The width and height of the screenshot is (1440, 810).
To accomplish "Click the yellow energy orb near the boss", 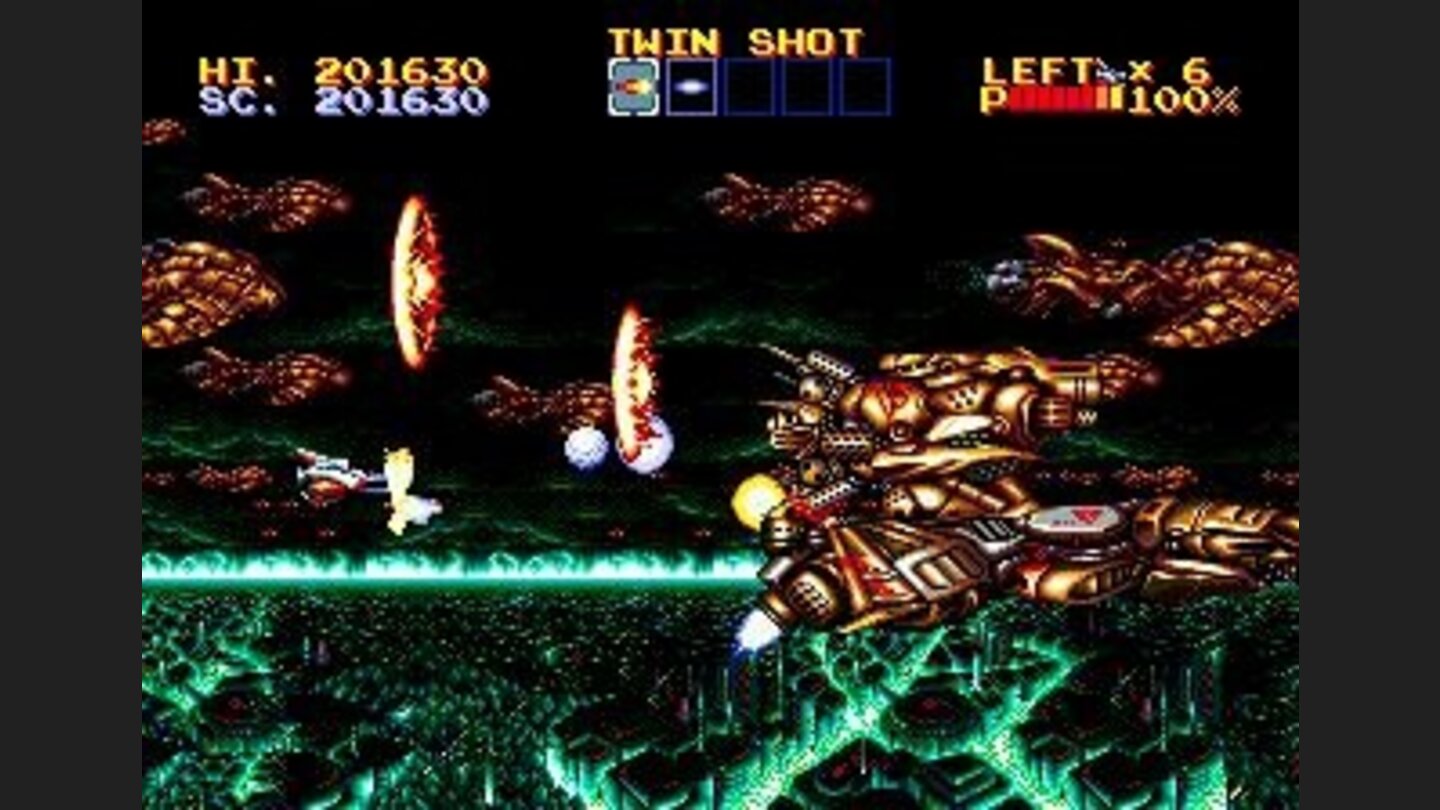I will point(757,498).
